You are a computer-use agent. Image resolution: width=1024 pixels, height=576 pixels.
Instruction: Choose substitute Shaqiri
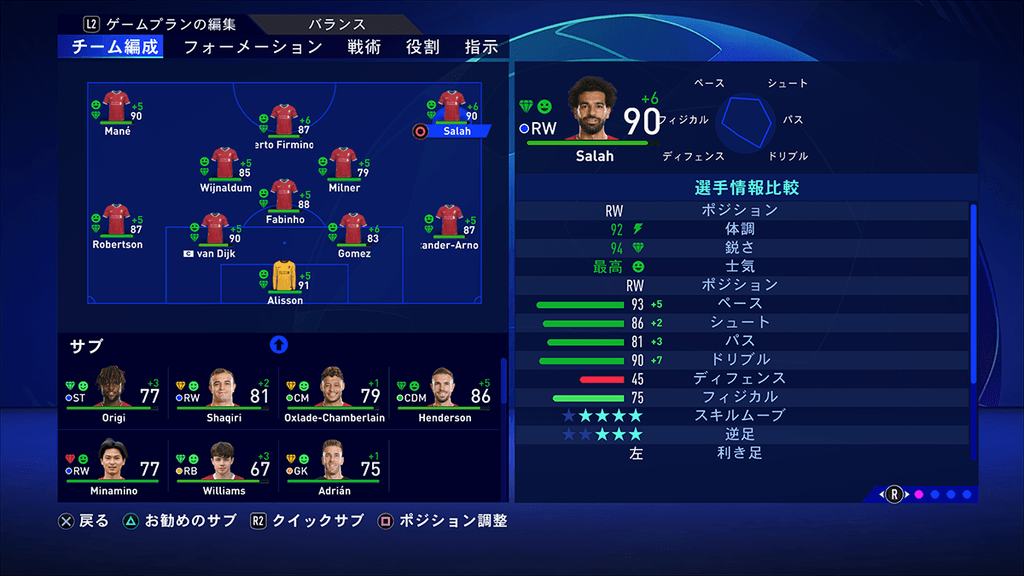point(224,395)
